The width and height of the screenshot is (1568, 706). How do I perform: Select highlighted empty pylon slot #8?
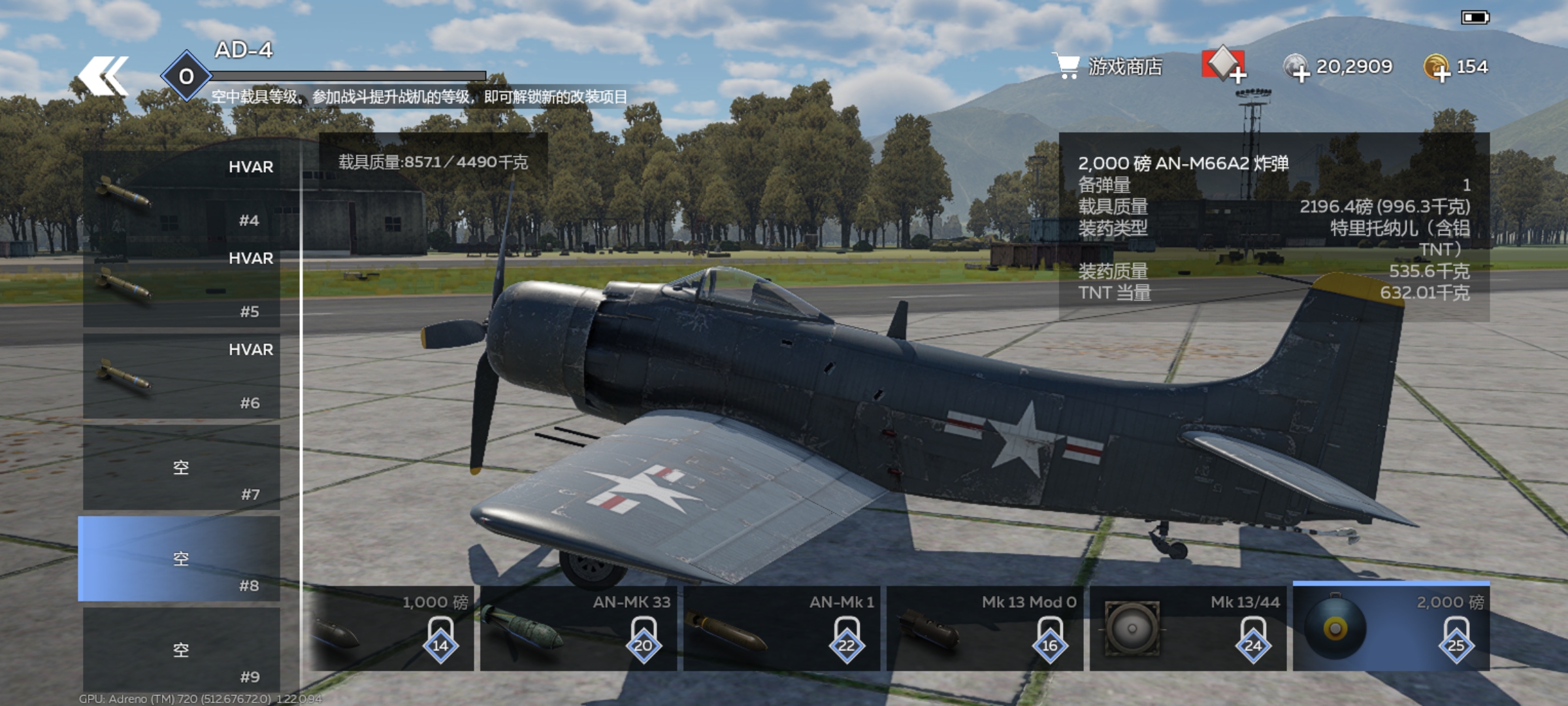tap(180, 560)
